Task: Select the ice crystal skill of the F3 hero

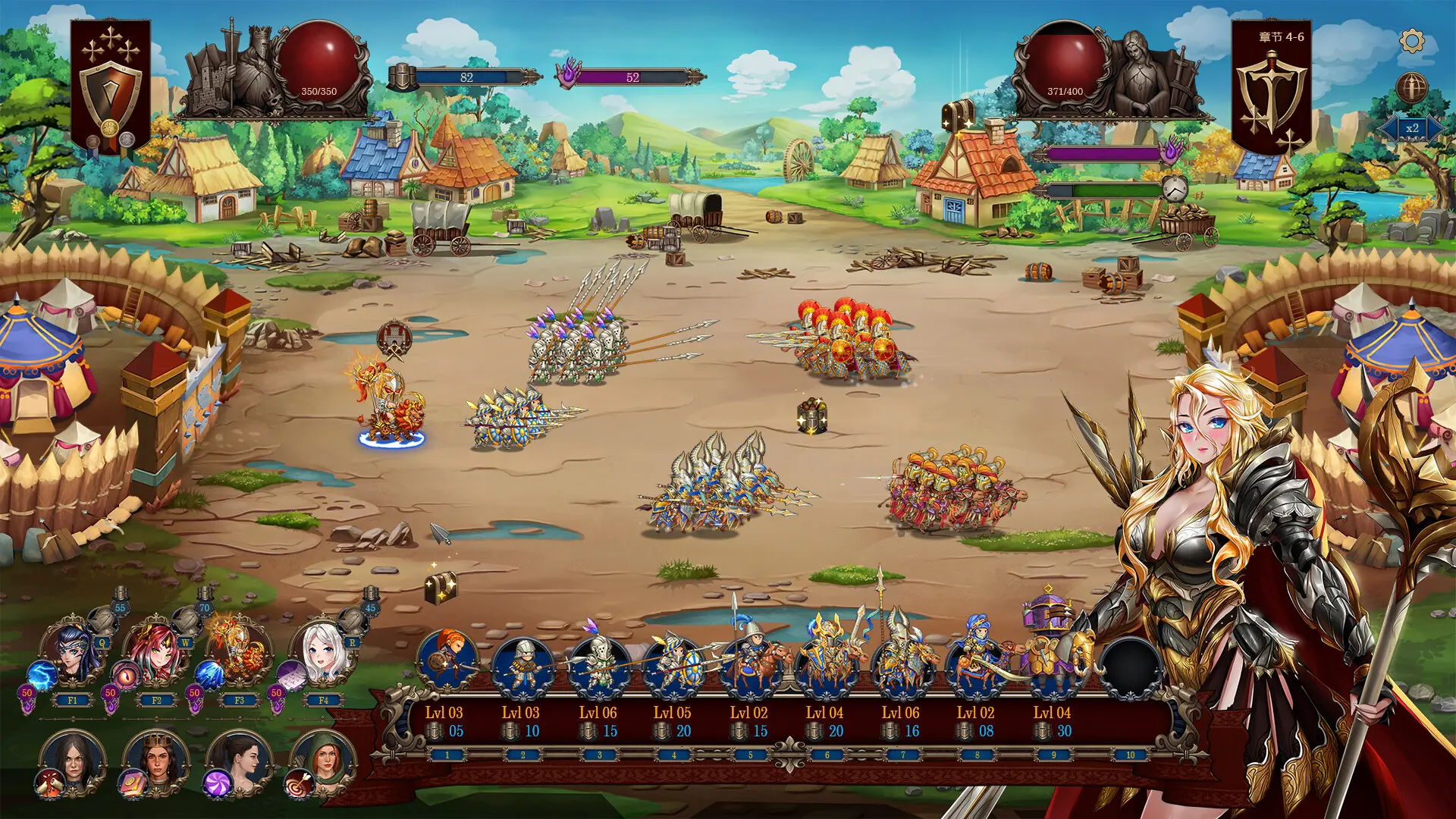Action: point(209,675)
